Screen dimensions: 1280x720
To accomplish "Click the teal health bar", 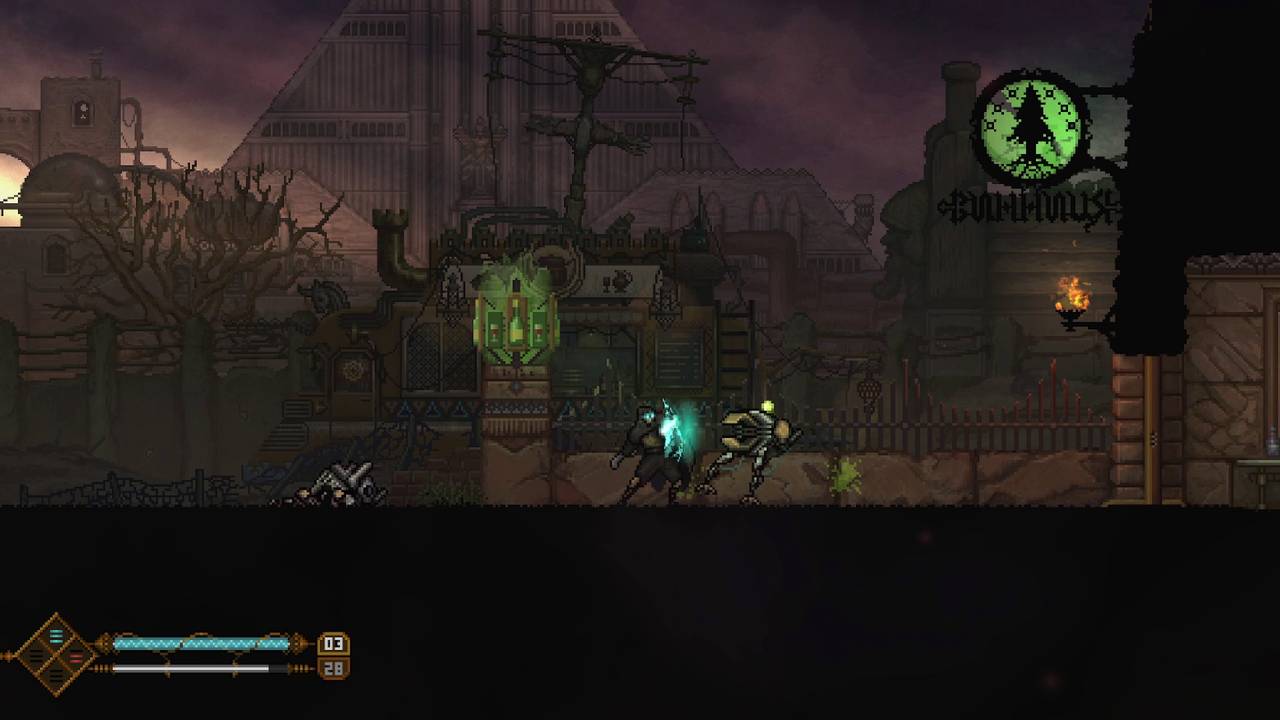I will point(200,643).
